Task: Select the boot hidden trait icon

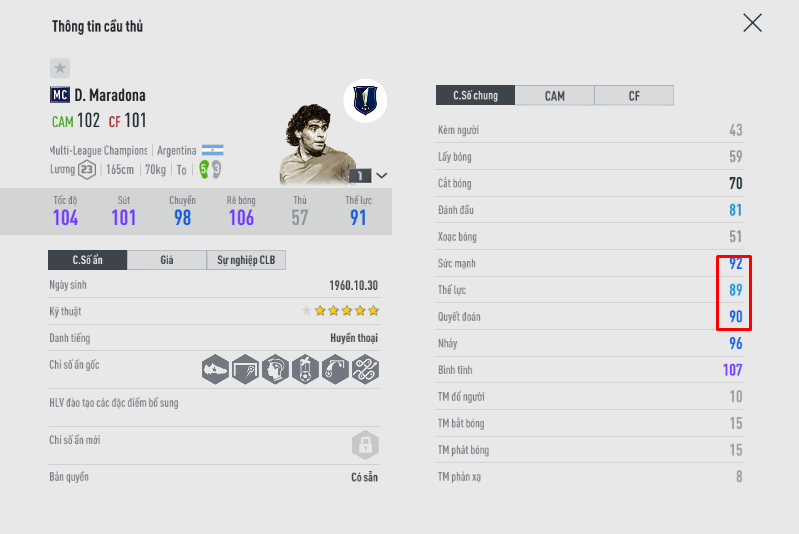Action: (216, 369)
